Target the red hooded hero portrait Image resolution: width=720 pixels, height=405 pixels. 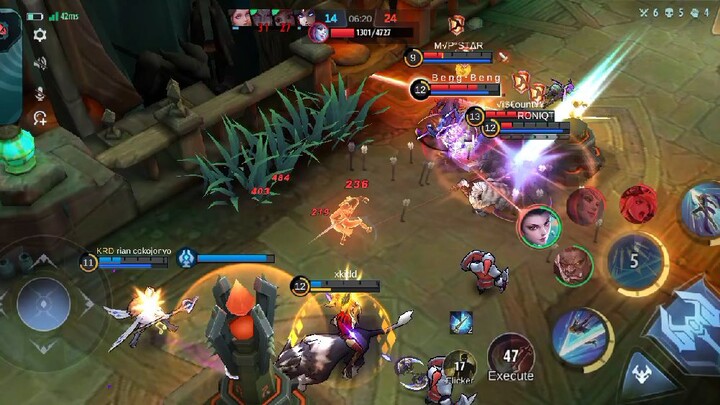tap(638, 204)
